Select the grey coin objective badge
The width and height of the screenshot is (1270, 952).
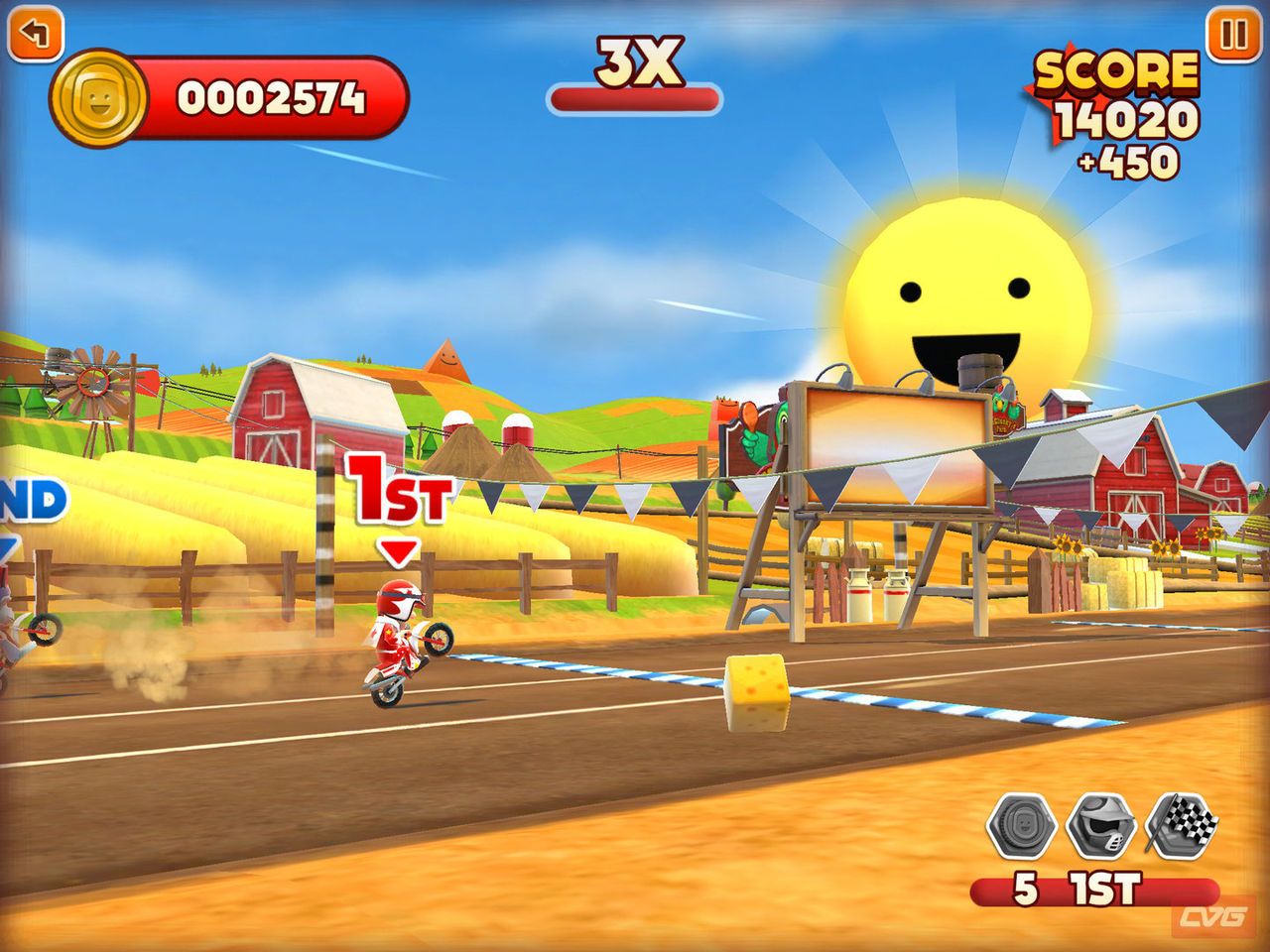pyautogui.click(x=1022, y=825)
